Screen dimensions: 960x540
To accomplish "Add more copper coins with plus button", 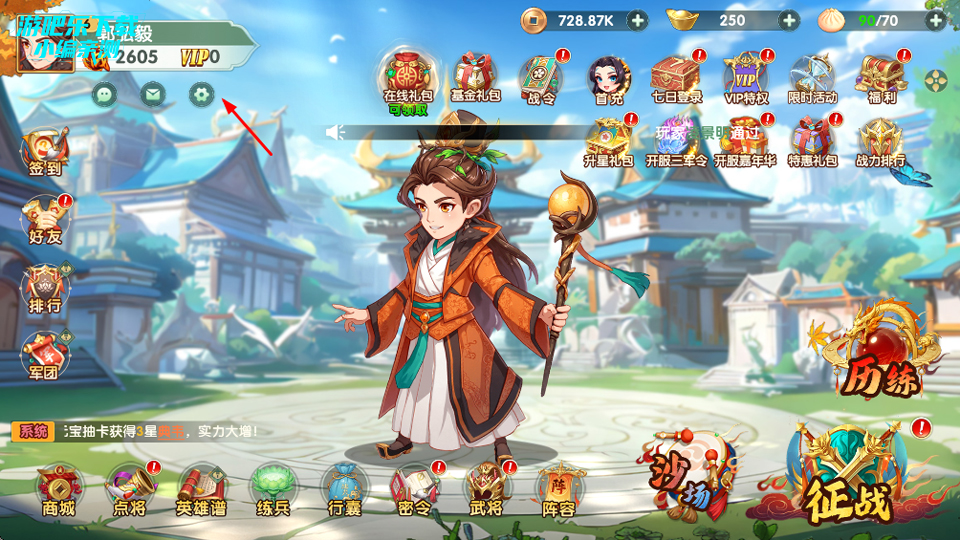I will coord(637,20).
